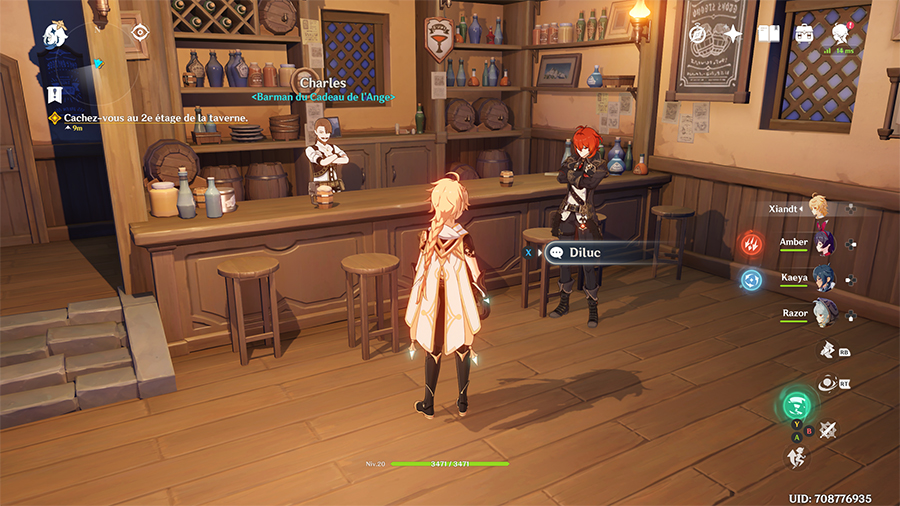Tap the crossed swords attack icon
Screen dimensions: 900x506
(828, 430)
